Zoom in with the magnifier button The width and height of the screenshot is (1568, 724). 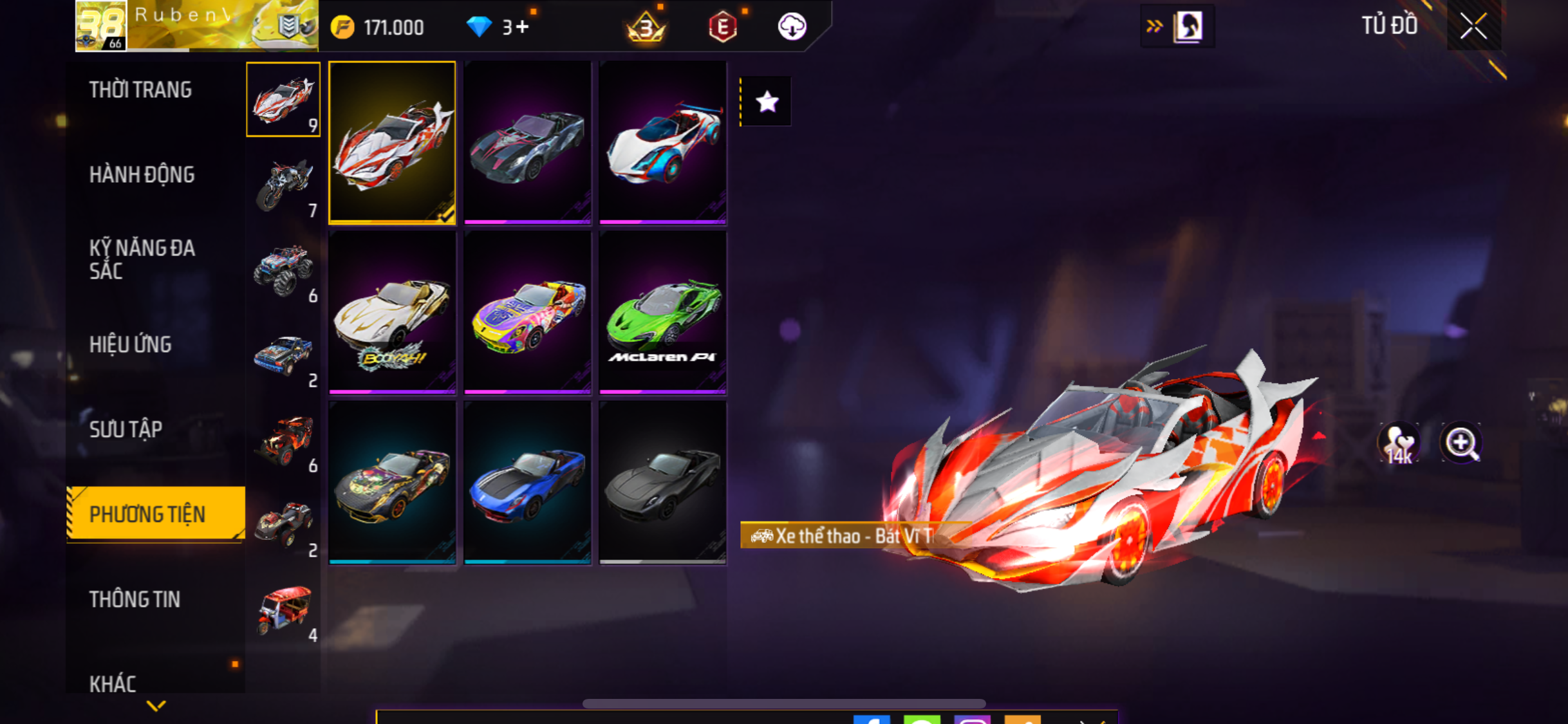1461,443
